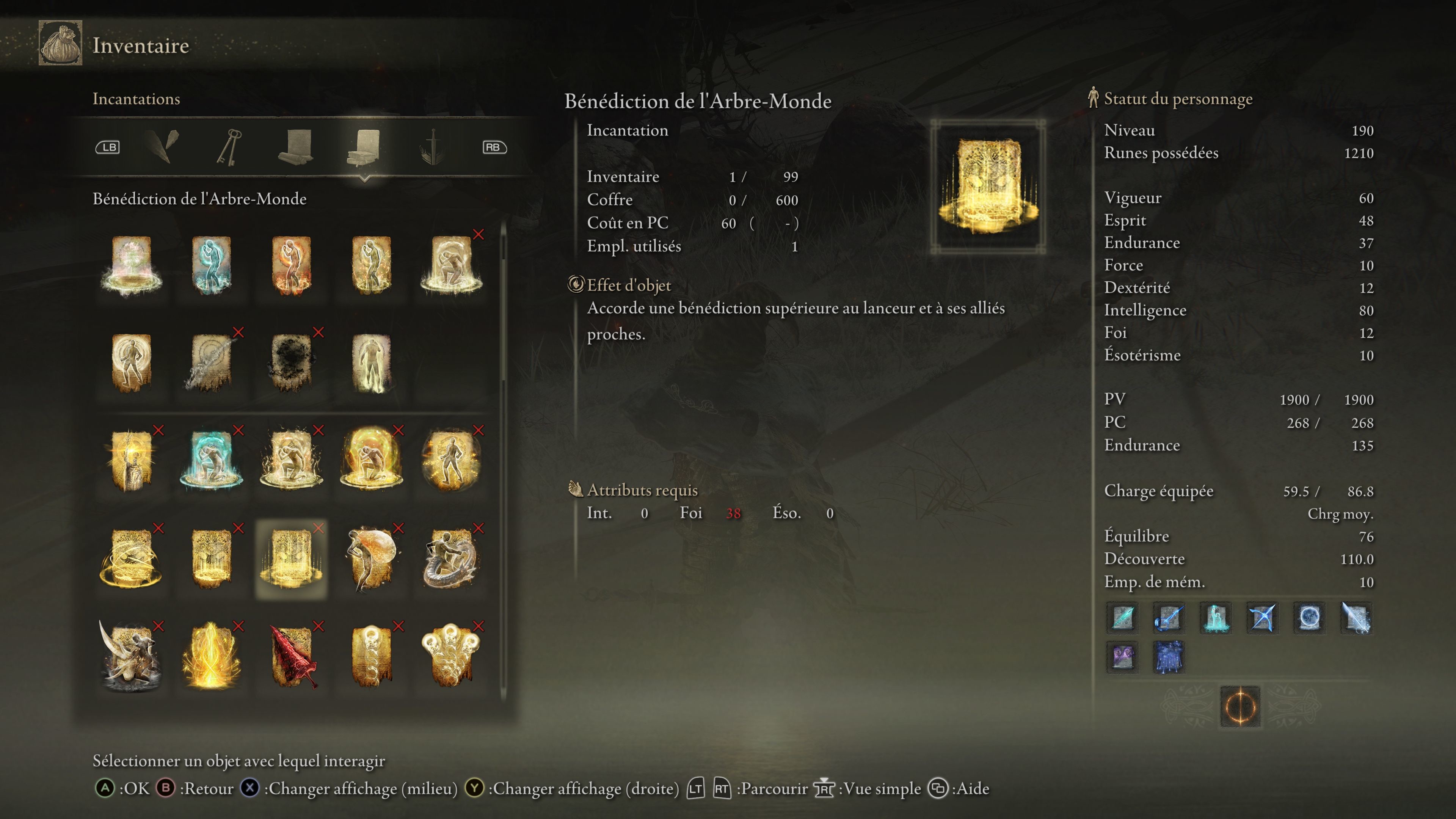This screenshot has height=819, width=1456.
Task: Select the blue moon memory slot spell
Action: tap(1309, 617)
